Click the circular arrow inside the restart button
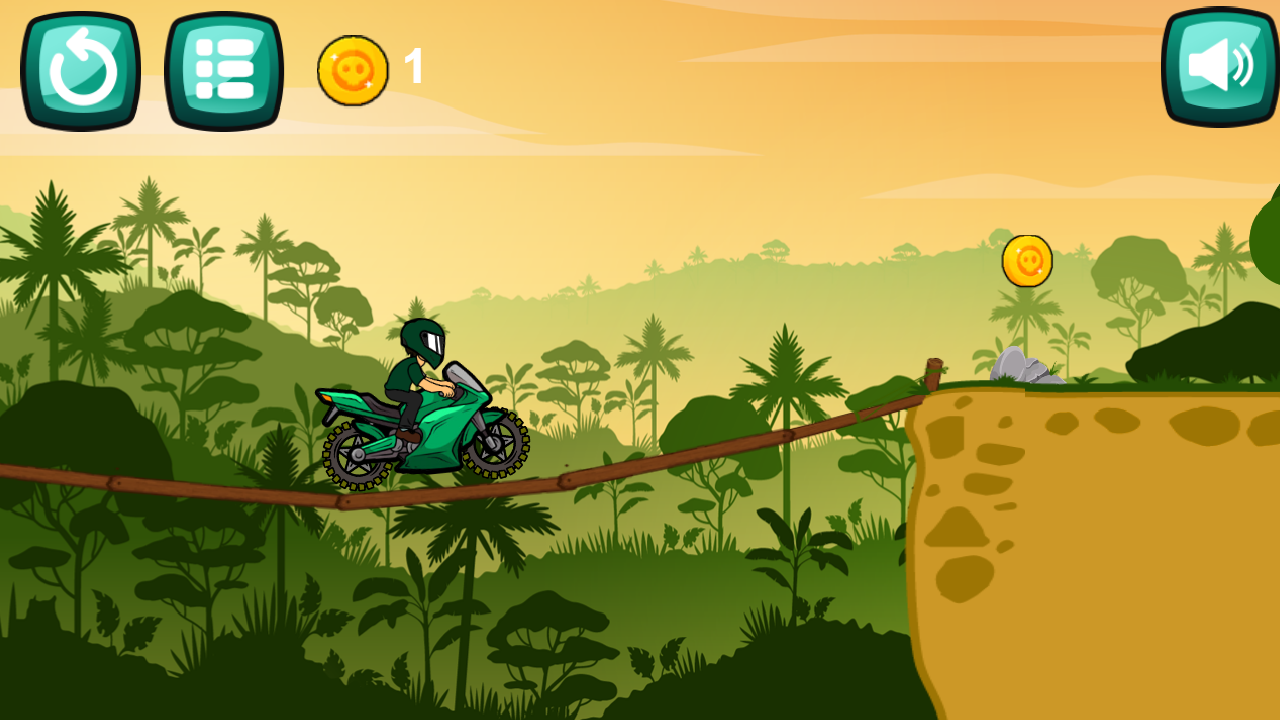The height and width of the screenshot is (720, 1280). click(x=80, y=67)
